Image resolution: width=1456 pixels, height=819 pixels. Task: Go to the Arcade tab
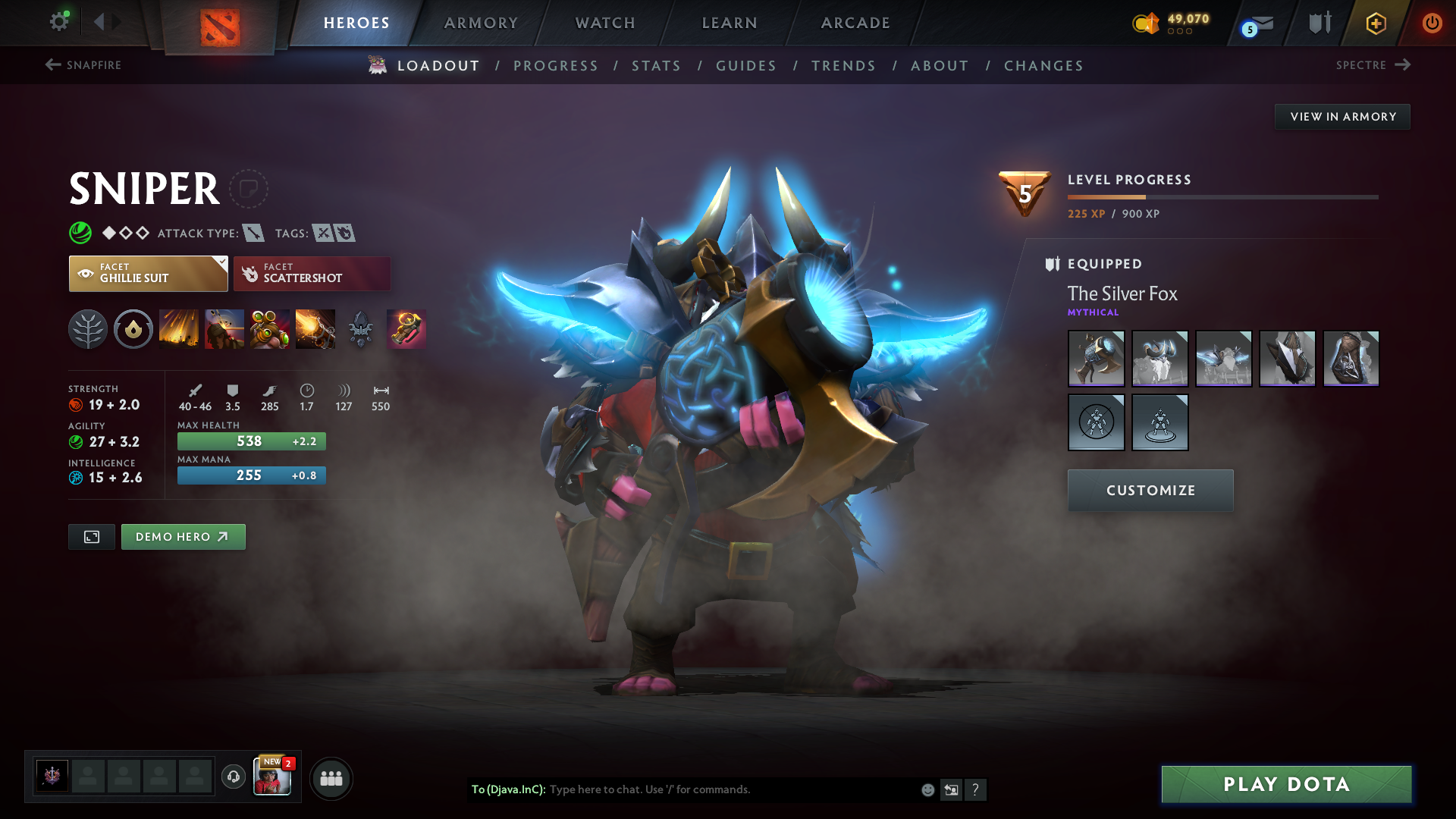[x=855, y=23]
